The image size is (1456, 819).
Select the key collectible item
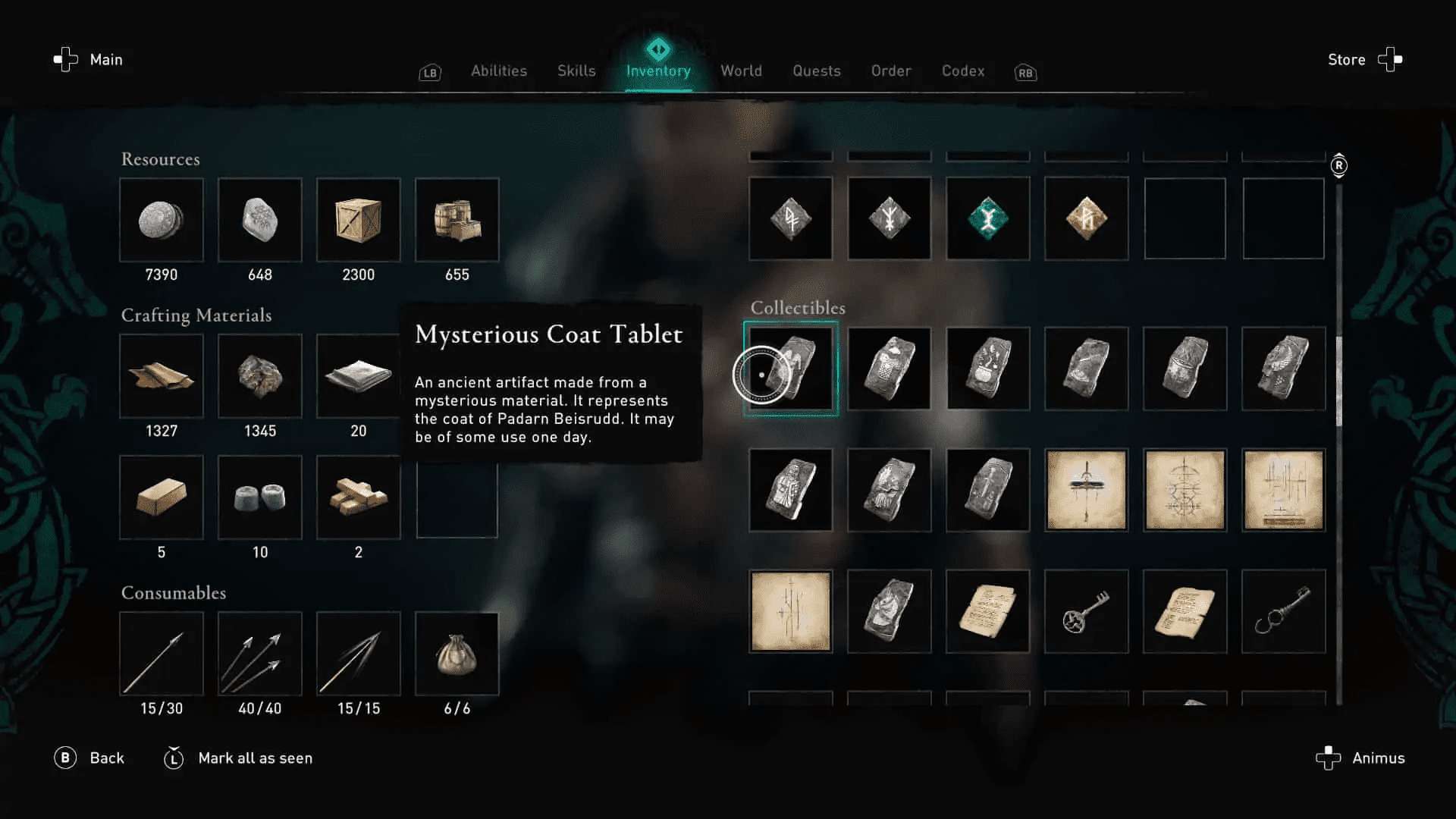[1086, 610]
